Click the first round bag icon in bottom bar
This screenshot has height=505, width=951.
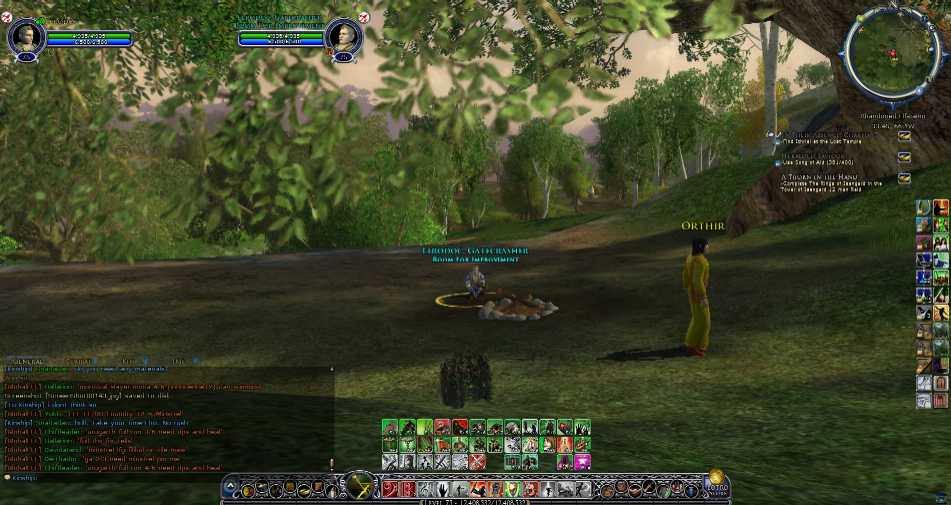247,489
